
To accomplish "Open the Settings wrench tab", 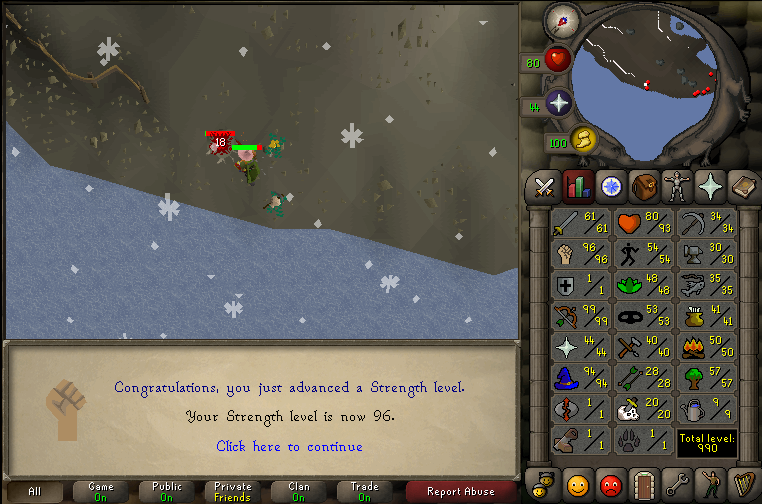I will [676, 484].
